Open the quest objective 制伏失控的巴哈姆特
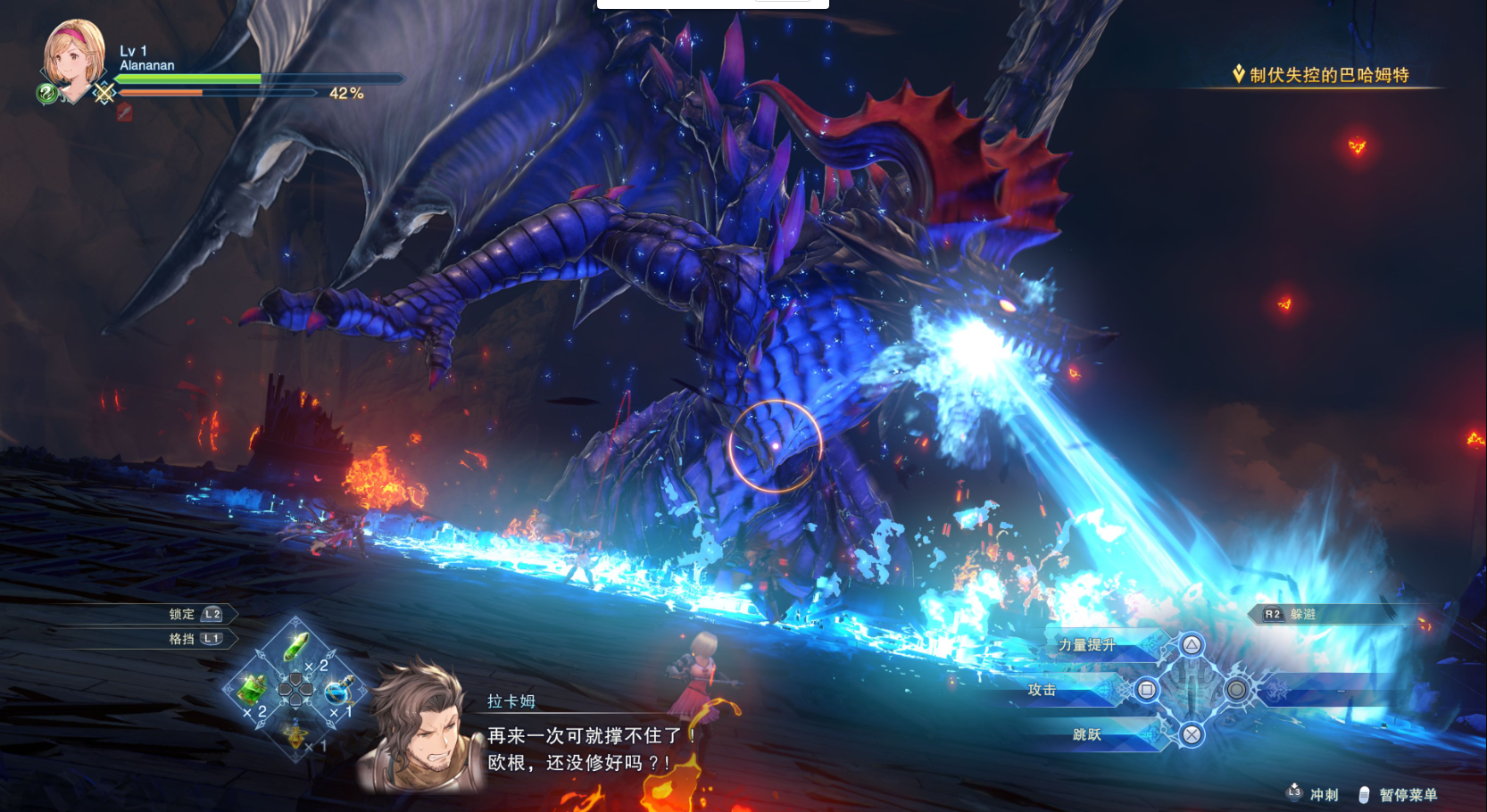Image resolution: width=1487 pixels, height=812 pixels. (x=1328, y=75)
